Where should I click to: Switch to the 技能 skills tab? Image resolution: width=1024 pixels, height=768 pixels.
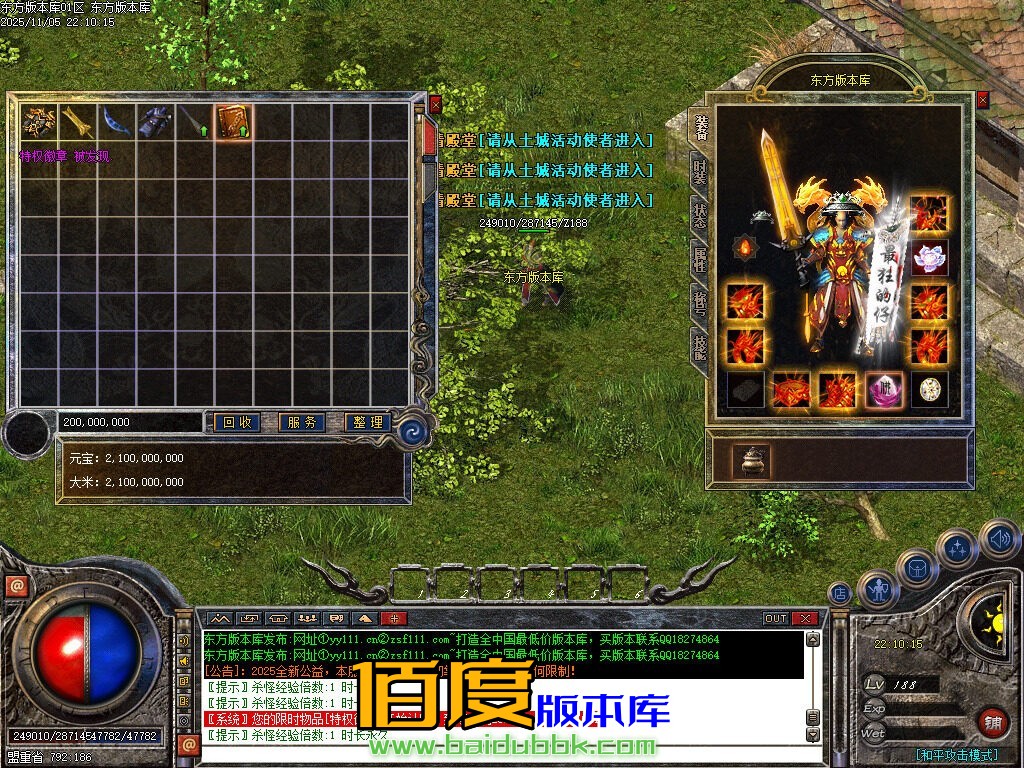700,346
